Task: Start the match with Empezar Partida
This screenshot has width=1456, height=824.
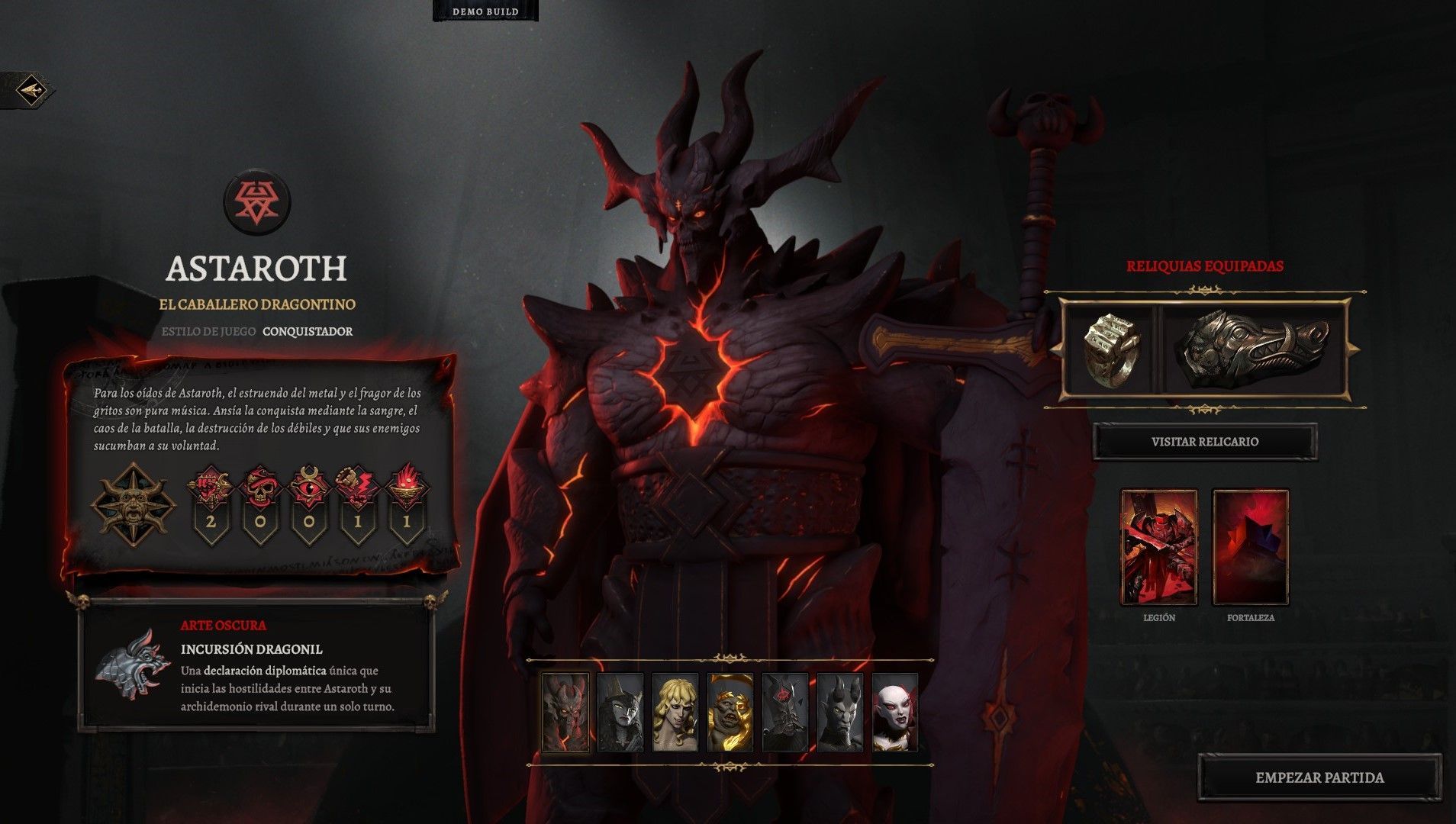Action: (1319, 777)
